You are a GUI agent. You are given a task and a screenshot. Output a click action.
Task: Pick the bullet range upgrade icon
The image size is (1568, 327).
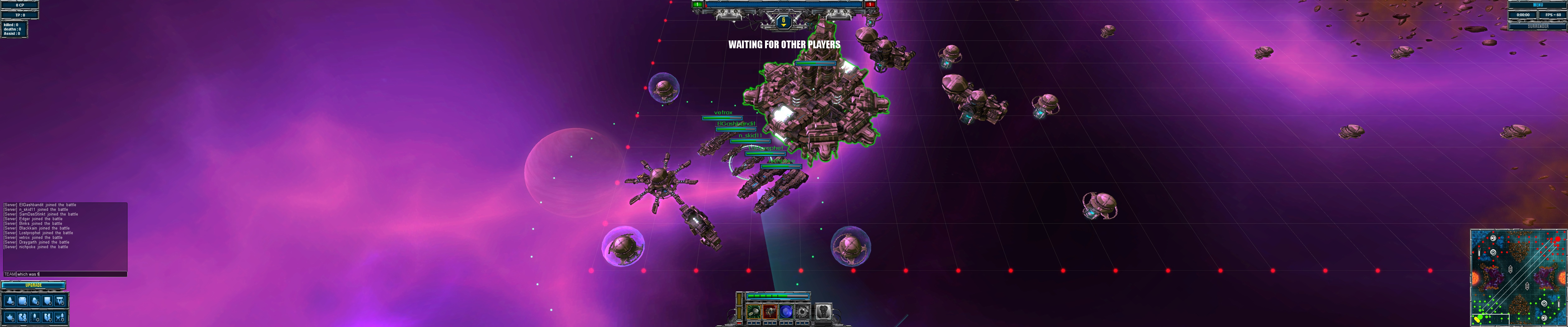(35, 317)
